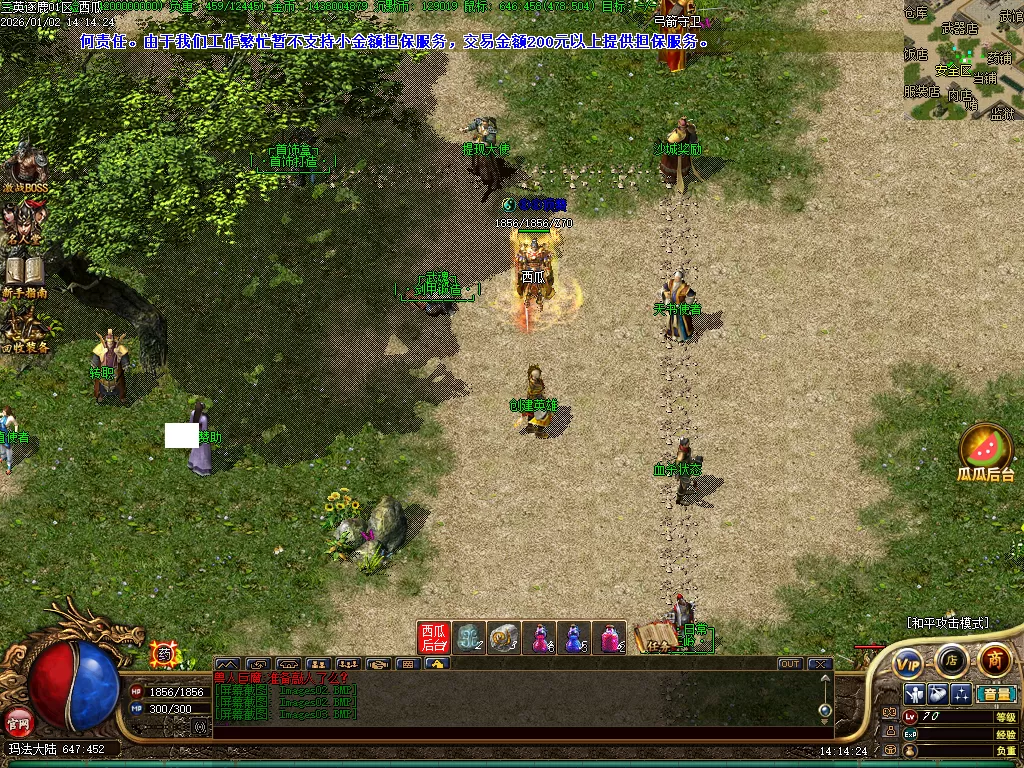The width and height of the screenshot is (1024, 768).
Task: Click the VIP round button
Action: (908, 662)
